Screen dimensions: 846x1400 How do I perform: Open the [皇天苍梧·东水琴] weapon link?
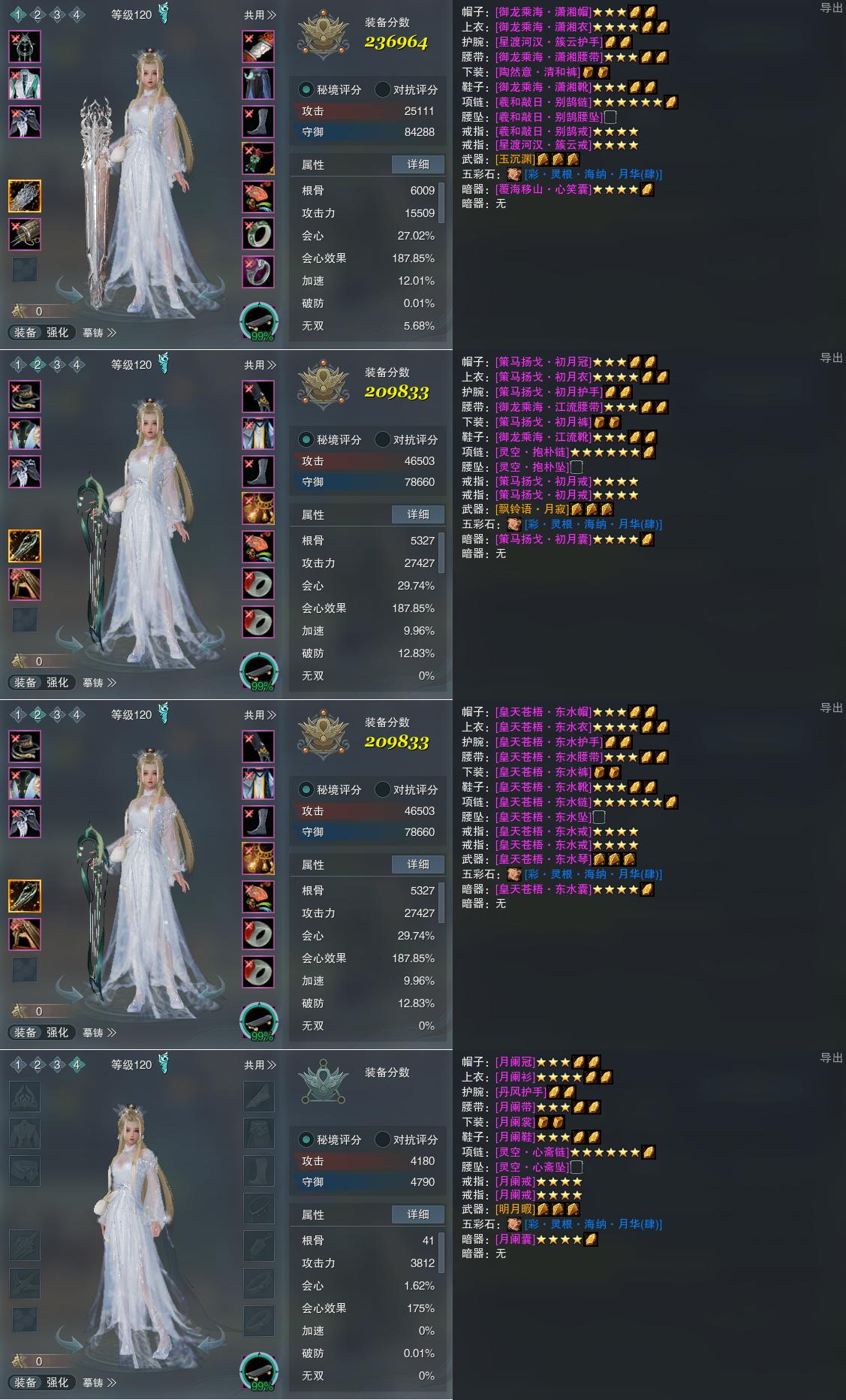[x=543, y=859]
